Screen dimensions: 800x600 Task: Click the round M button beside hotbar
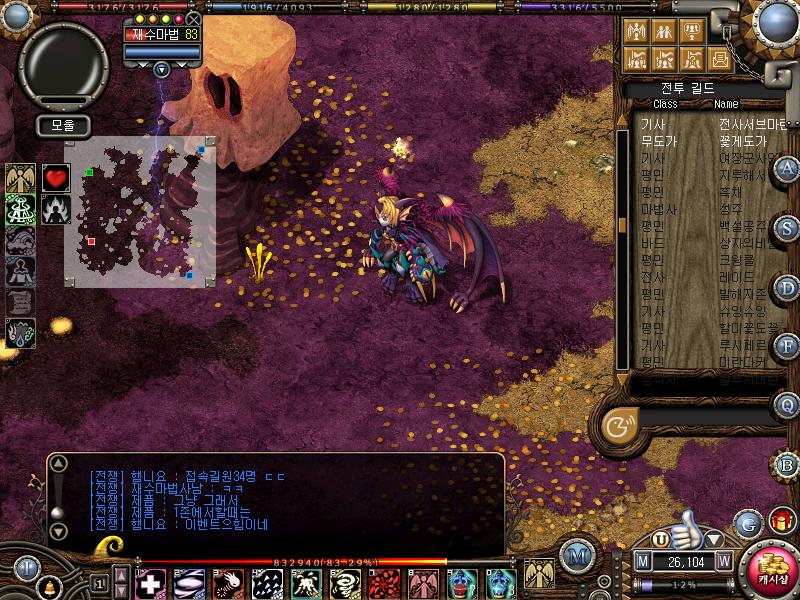(576, 555)
